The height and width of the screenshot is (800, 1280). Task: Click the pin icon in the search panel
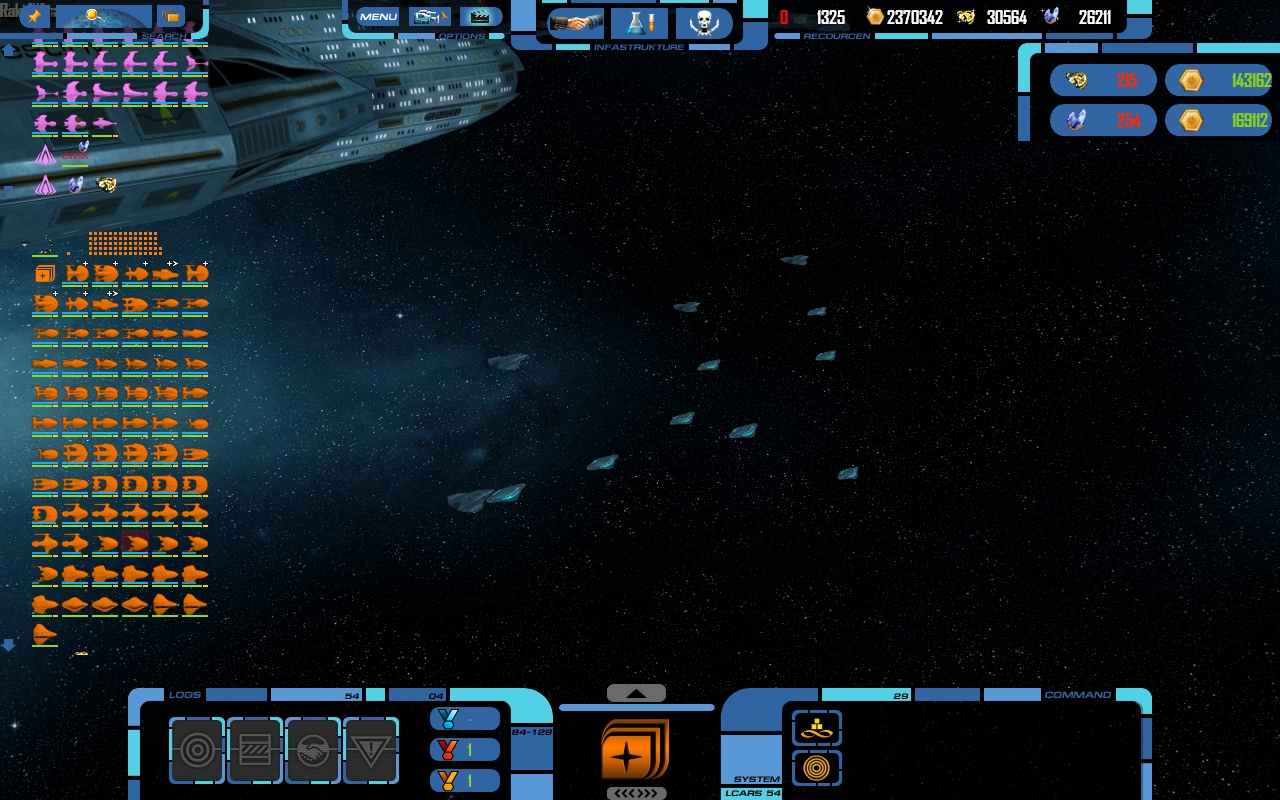pyautogui.click(x=35, y=17)
